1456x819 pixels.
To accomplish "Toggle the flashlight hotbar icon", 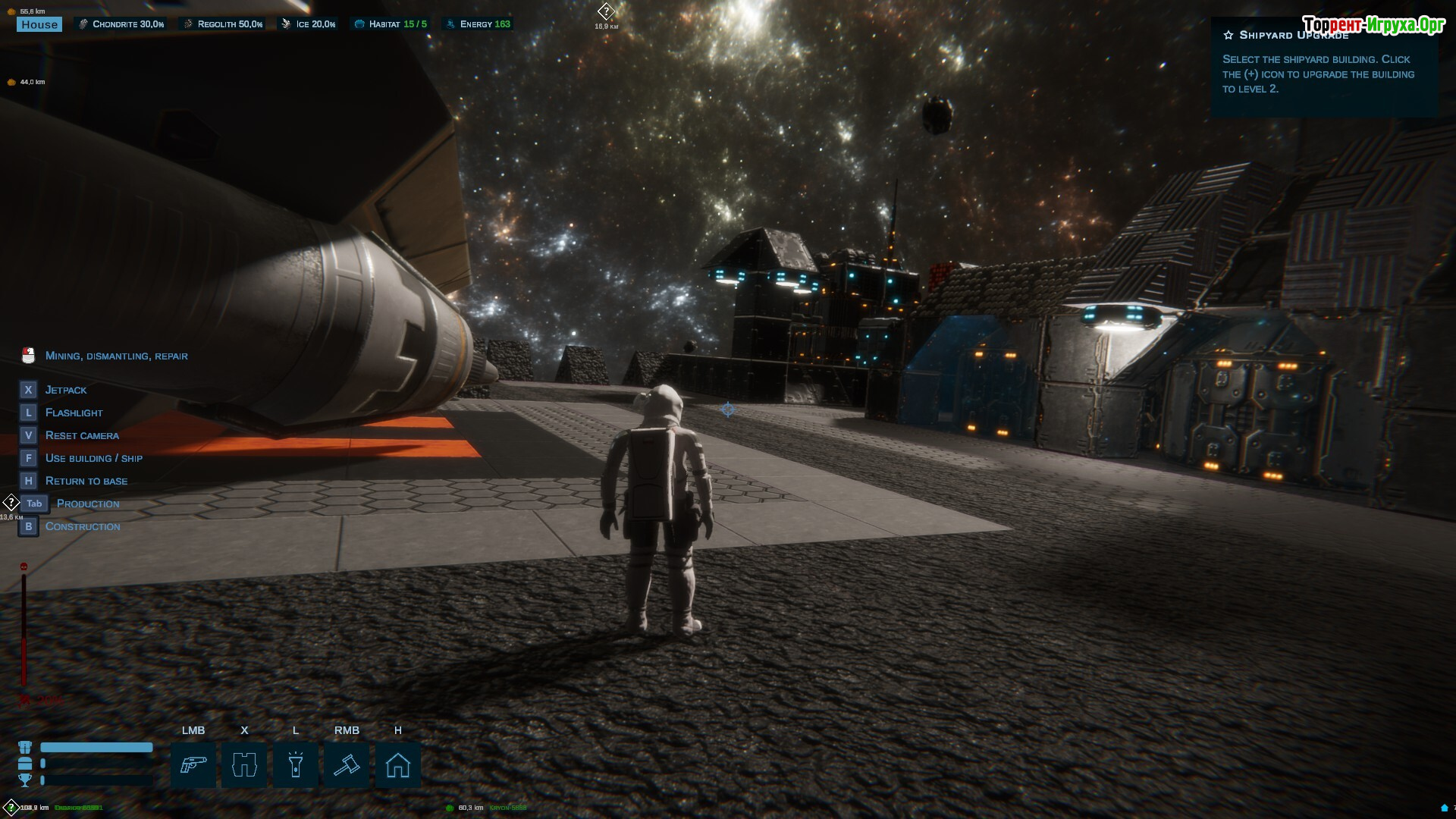I will [x=296, y=765].
